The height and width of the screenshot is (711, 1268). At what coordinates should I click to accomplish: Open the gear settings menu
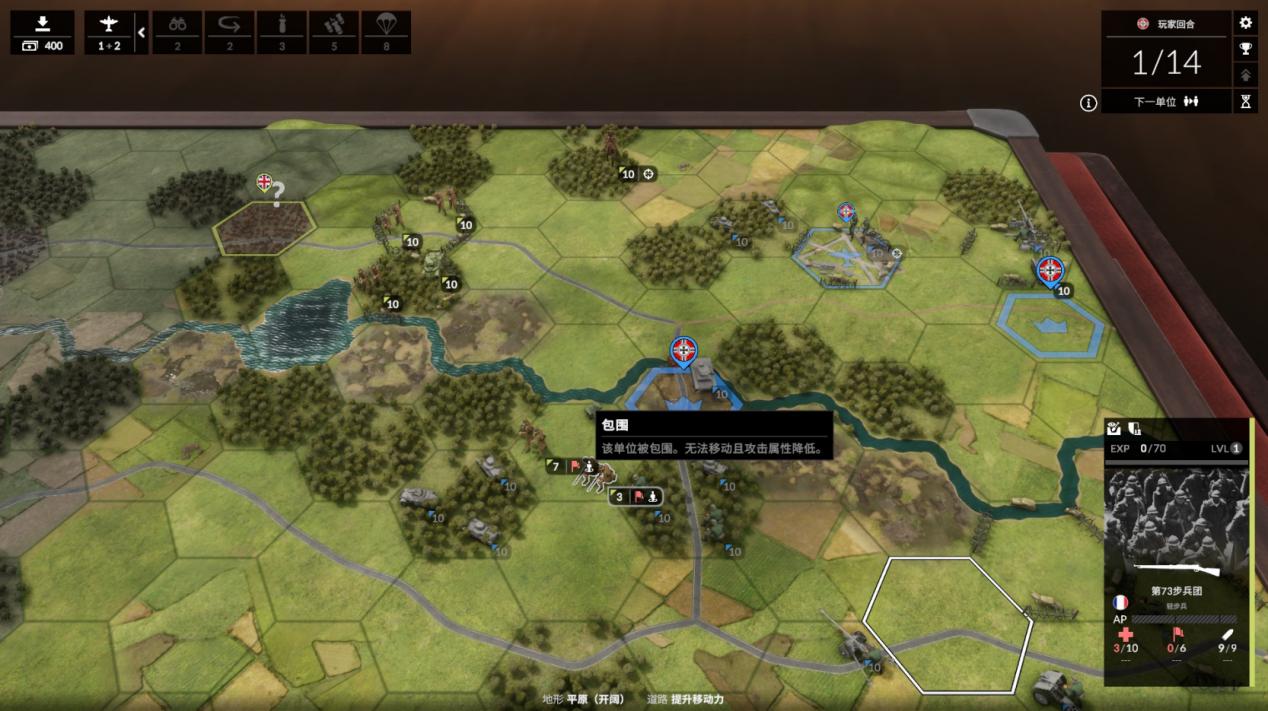(1245, 23)
